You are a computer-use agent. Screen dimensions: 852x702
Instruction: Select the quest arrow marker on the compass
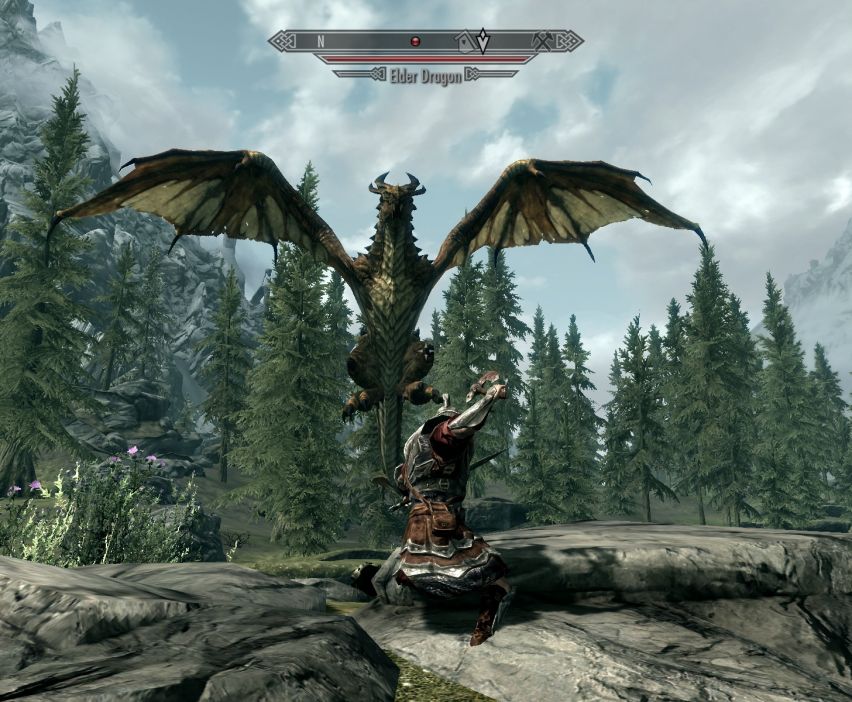(484, 41)
